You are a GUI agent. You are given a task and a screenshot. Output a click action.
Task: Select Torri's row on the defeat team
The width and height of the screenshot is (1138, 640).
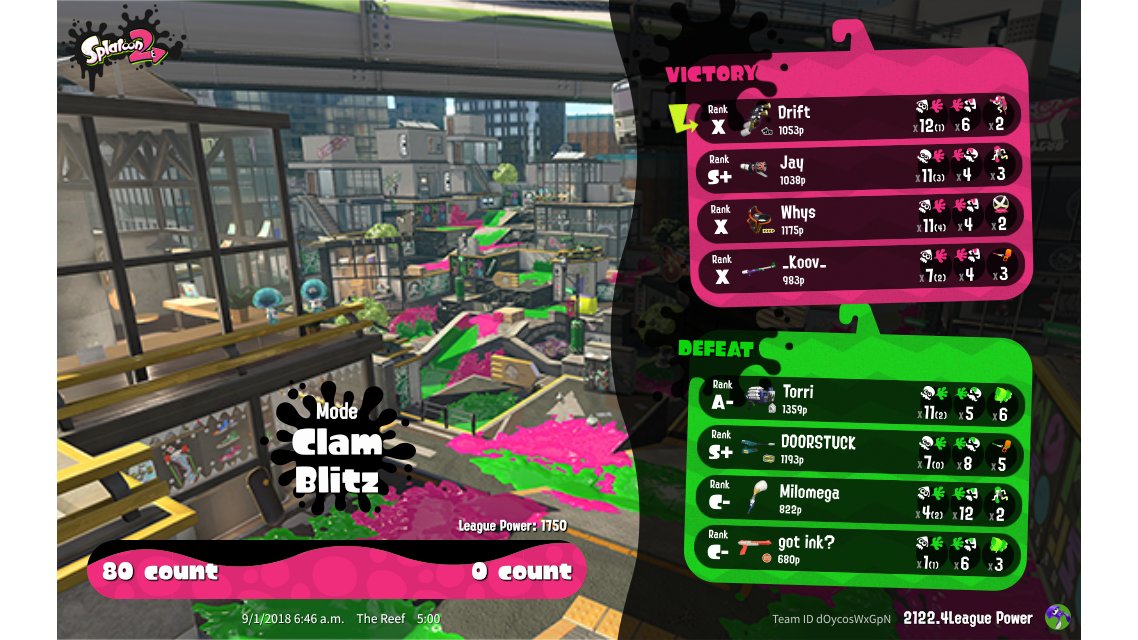pos(862,398)
